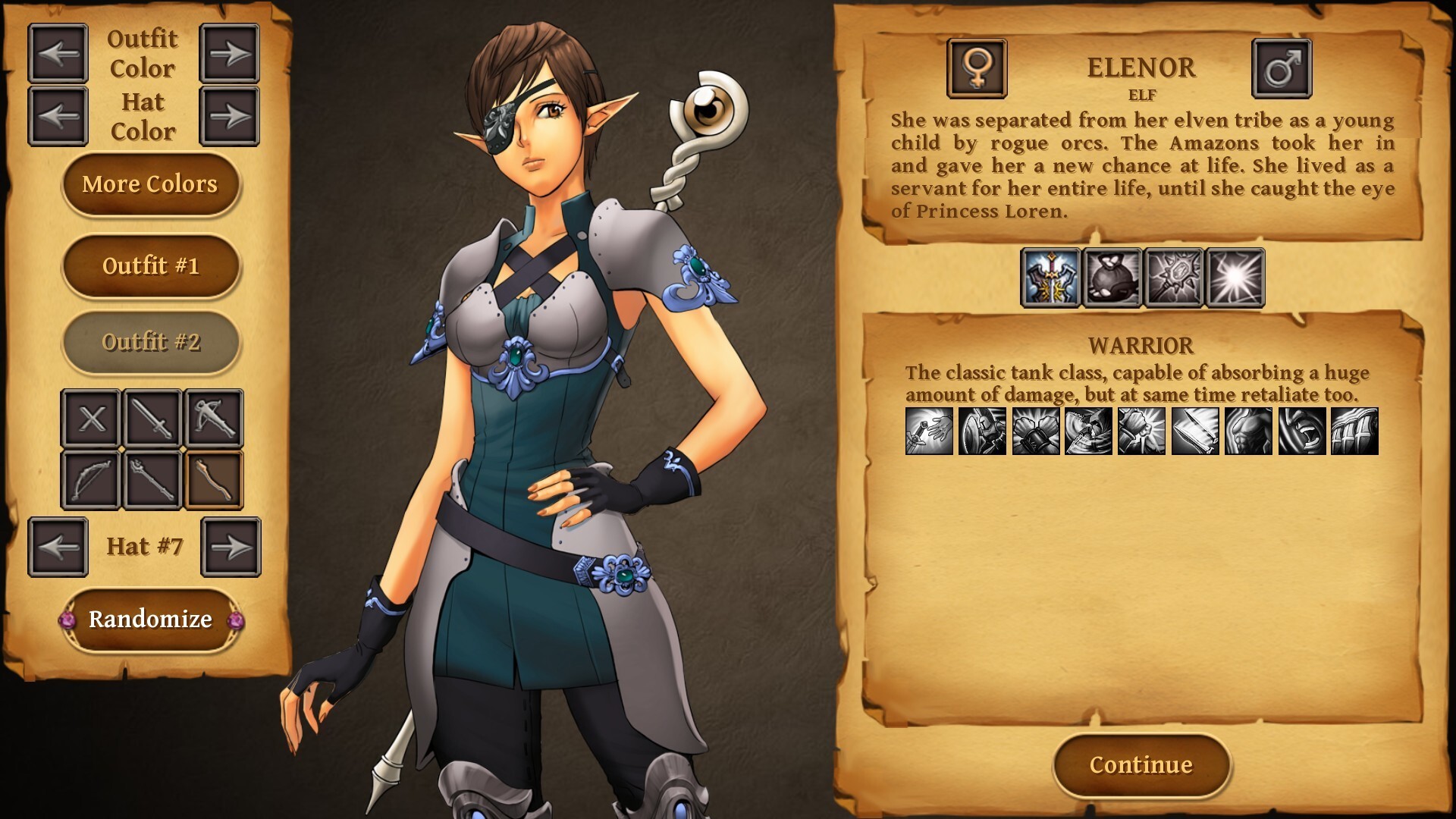Screen dimensions: 1456x819
Task: Advance to the next hat with the right arrow
Action: [231, 546]
